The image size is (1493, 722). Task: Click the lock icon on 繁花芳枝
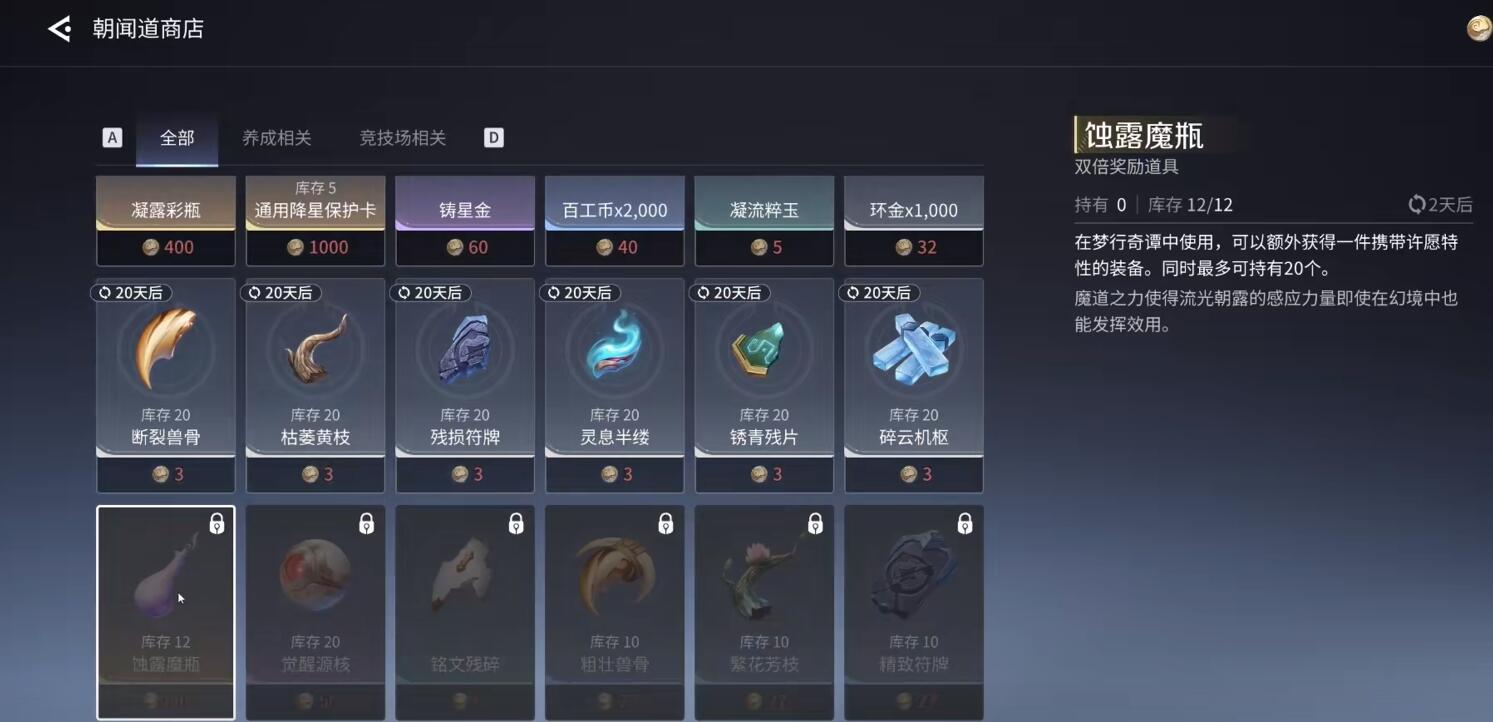816,523
